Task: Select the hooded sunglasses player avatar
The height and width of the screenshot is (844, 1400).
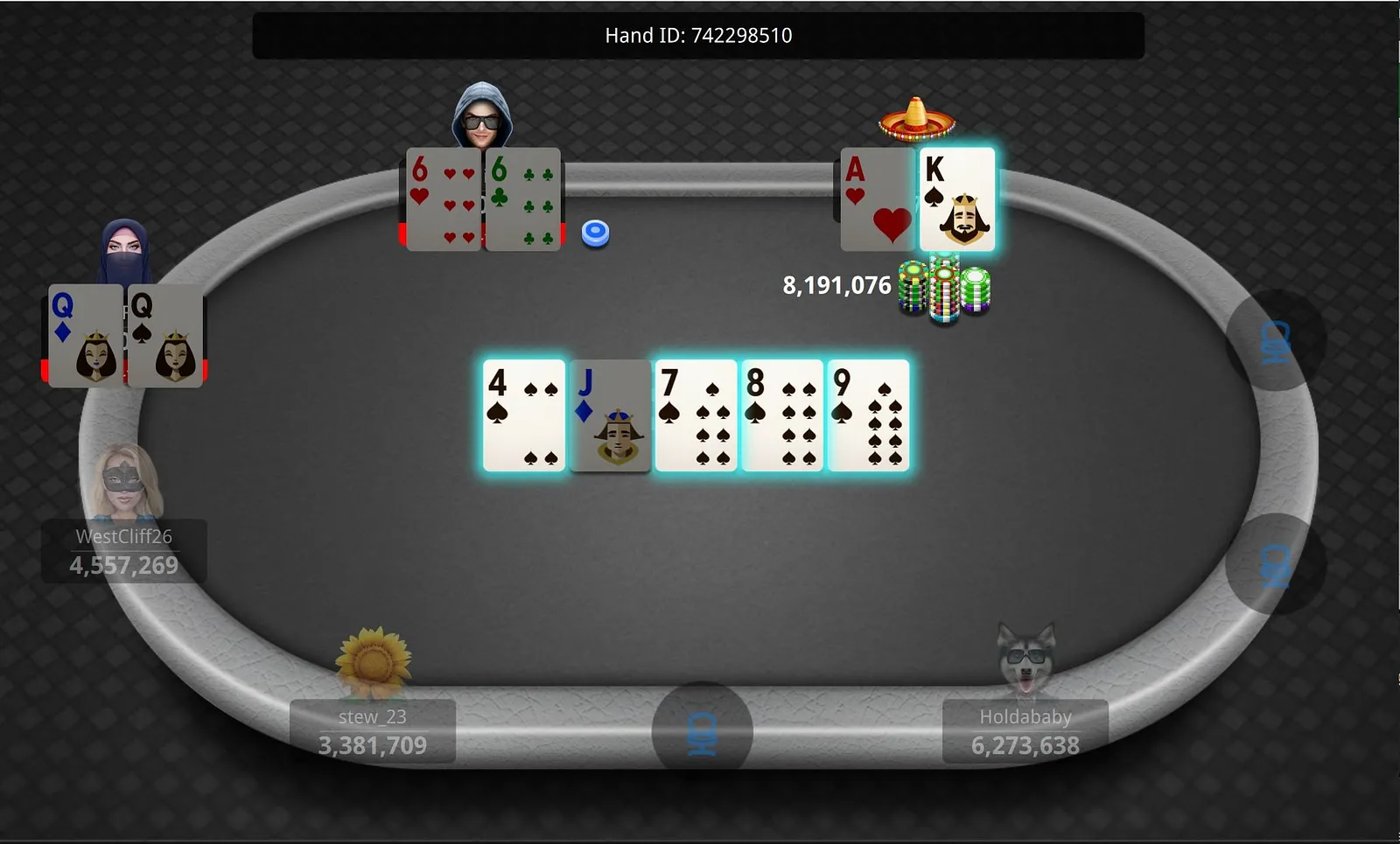Action: click(481, 115)
